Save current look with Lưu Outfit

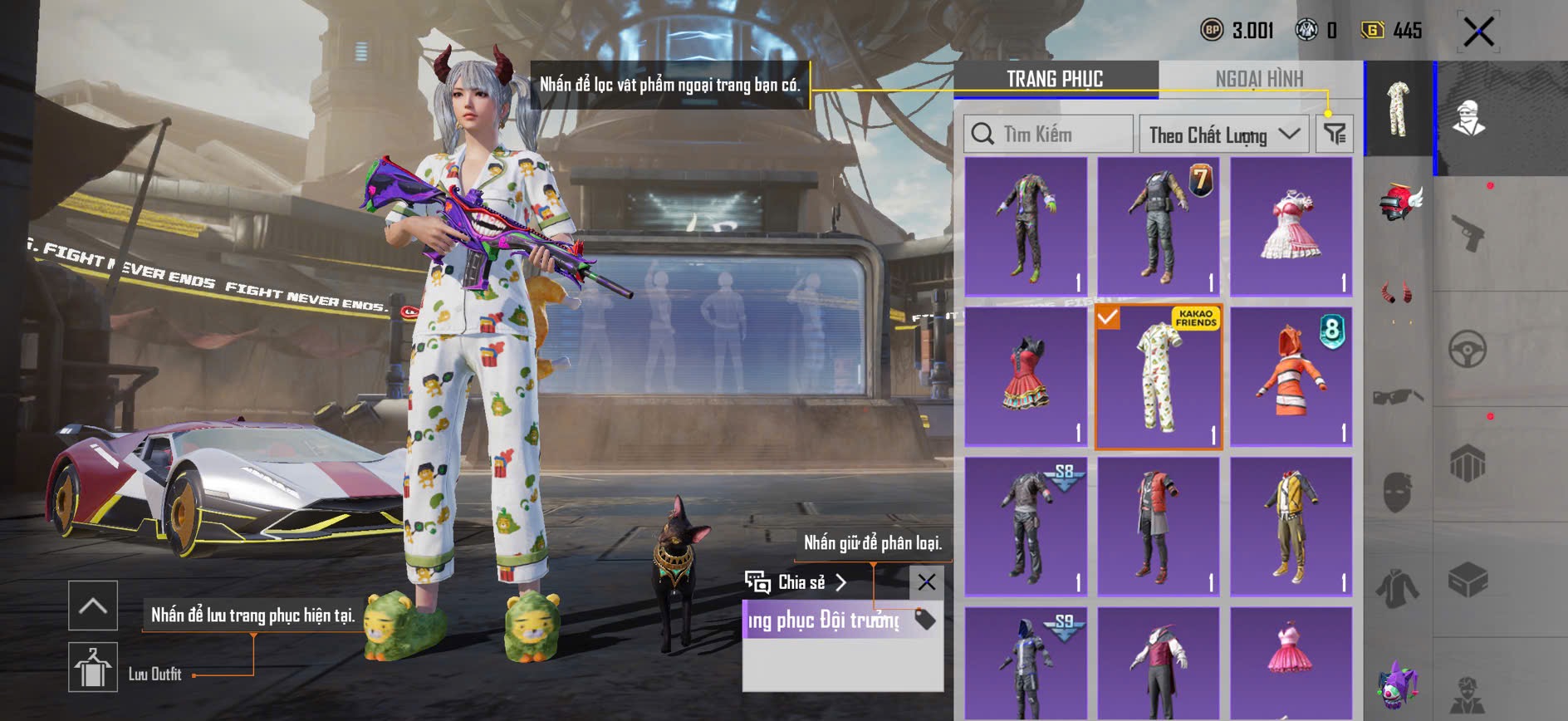[x=93, y=667]
